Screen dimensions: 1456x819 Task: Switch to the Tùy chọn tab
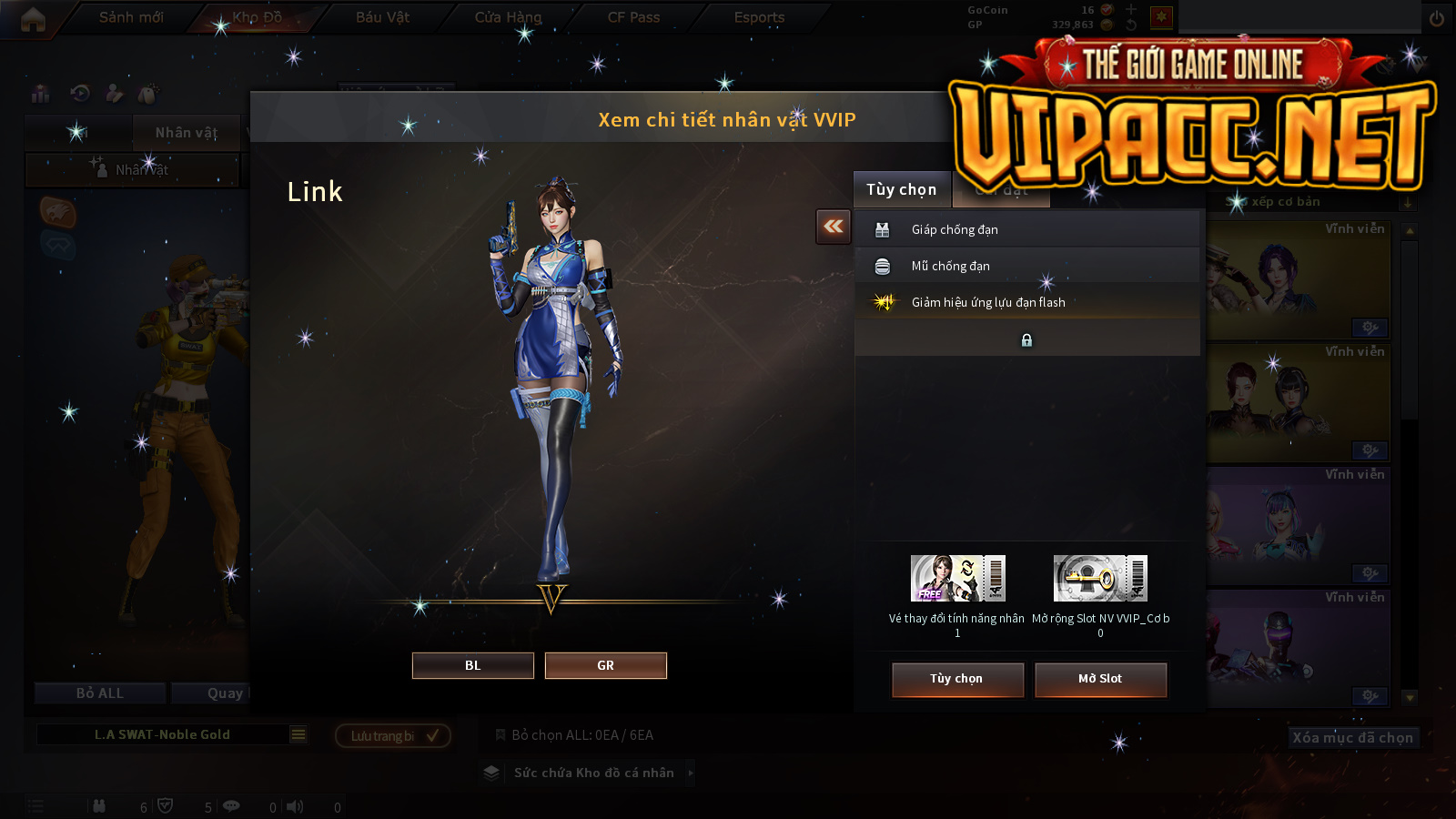point(901,189)
